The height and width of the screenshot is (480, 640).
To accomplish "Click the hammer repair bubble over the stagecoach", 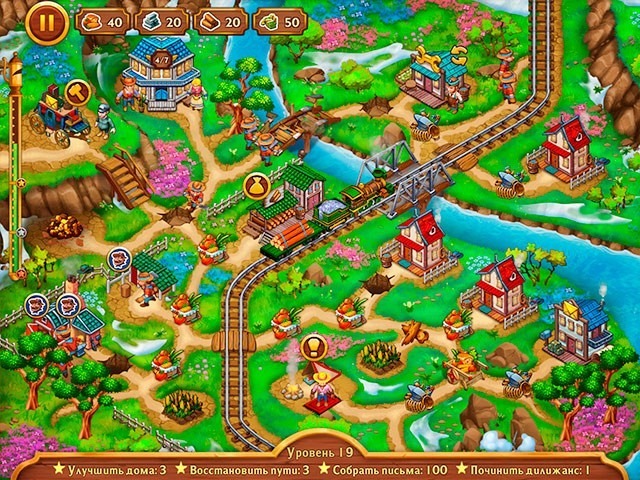I will click(x=77, y=91).
